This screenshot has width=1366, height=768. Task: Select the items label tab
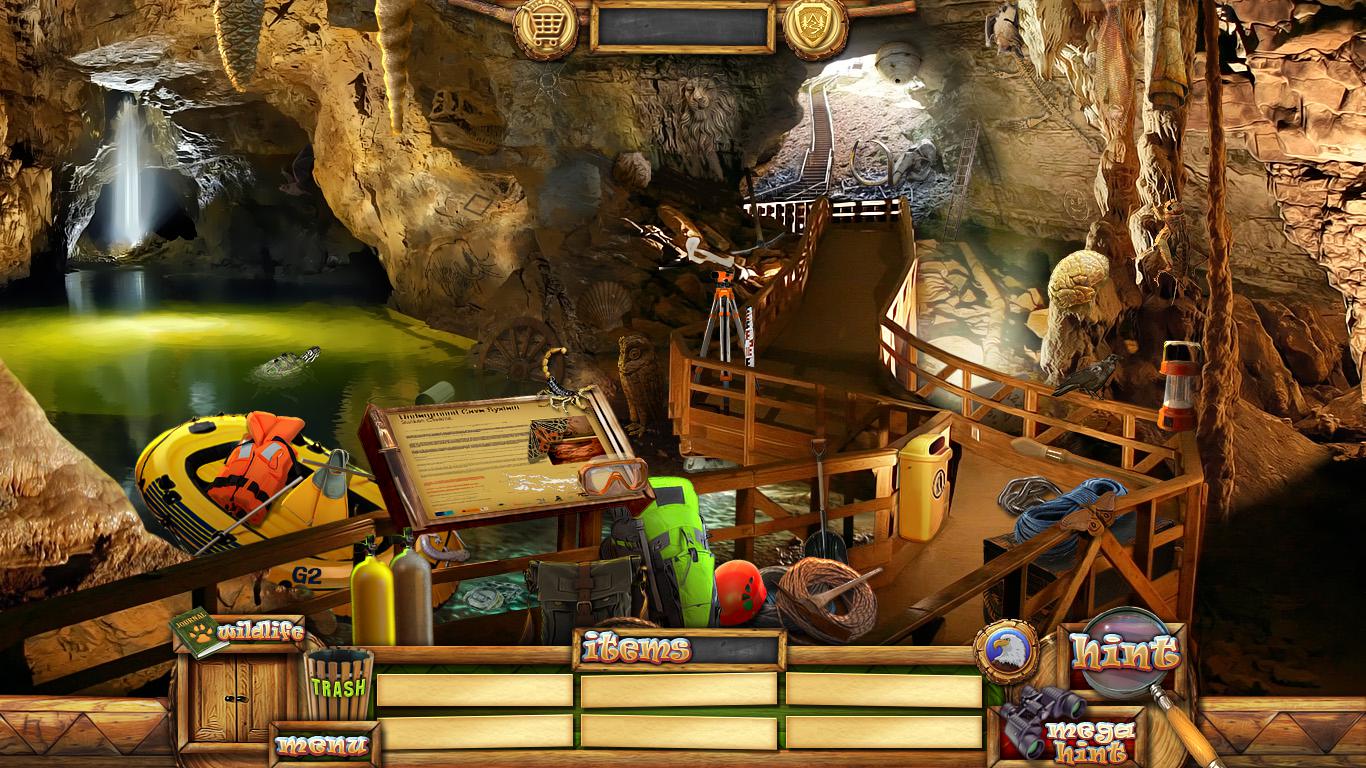636,650
